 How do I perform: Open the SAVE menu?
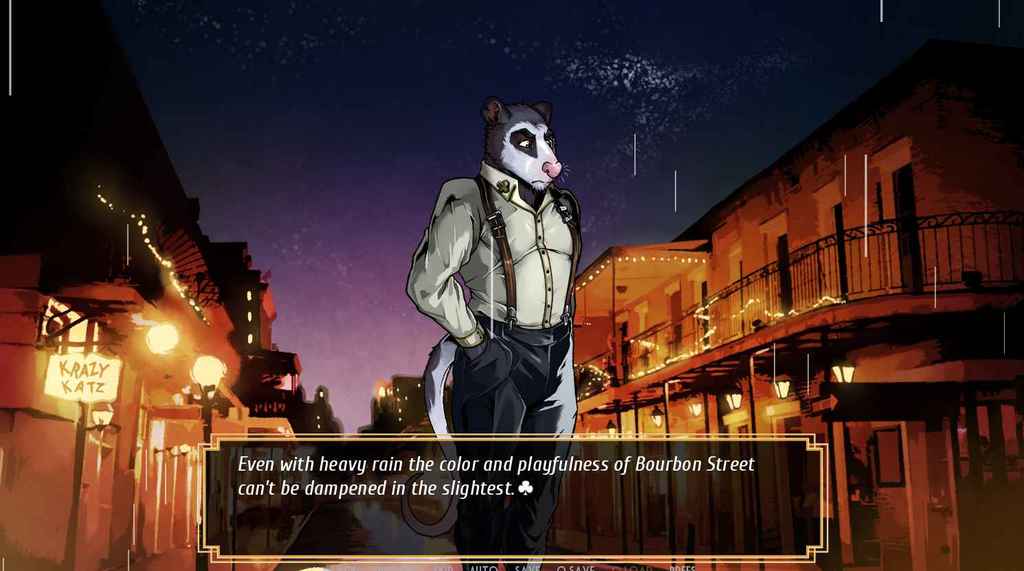click(527, 567)
